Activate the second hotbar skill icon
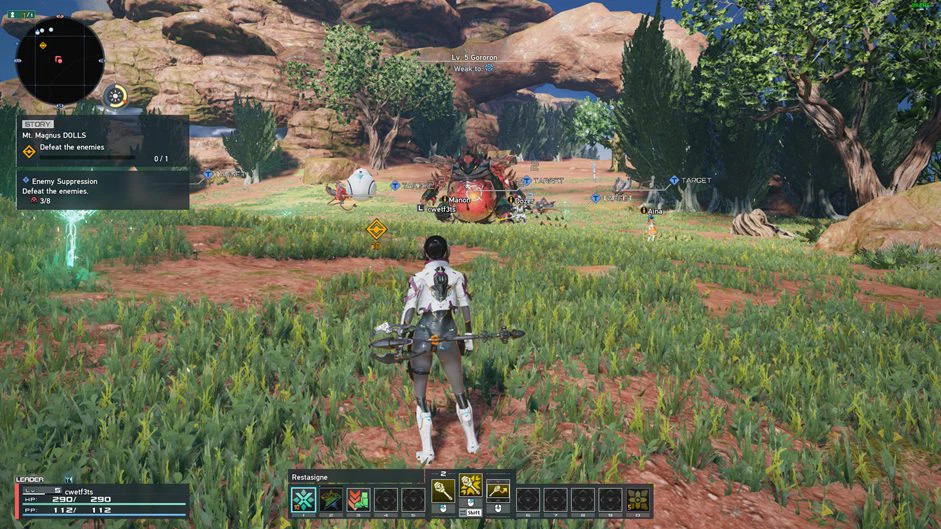Viewport: 941px width, 529px height. point(331,498)
